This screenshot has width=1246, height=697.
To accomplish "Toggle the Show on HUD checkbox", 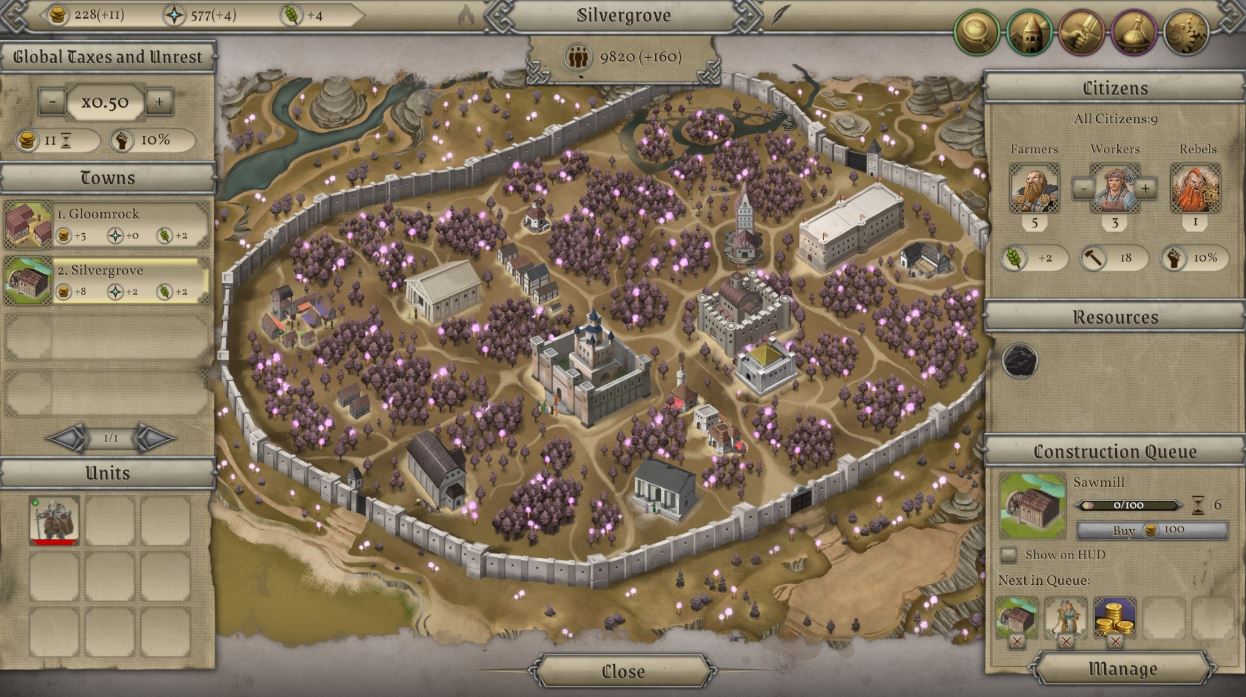I will pos(1009,555).
